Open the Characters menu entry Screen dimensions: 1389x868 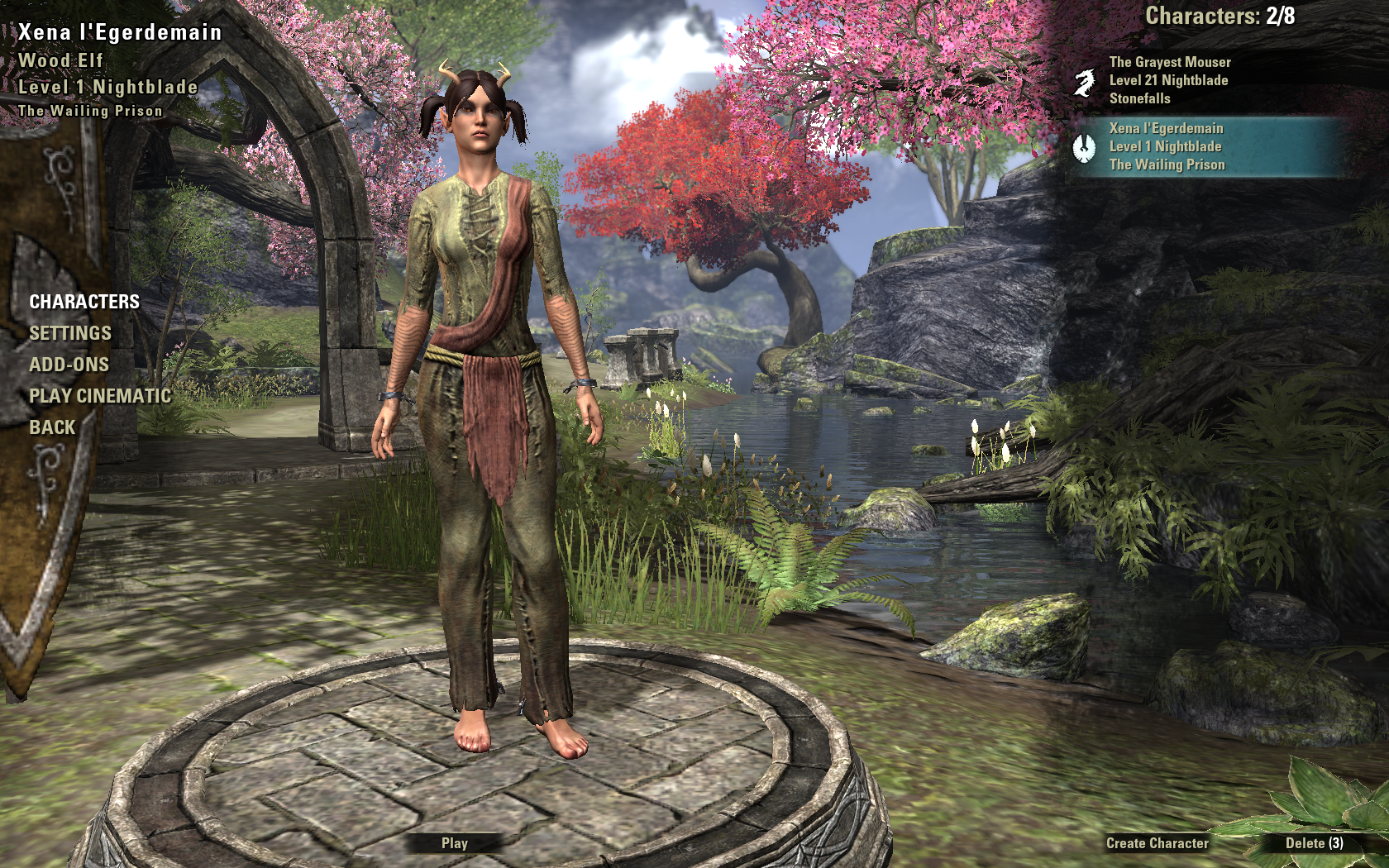tap(84, 302)
